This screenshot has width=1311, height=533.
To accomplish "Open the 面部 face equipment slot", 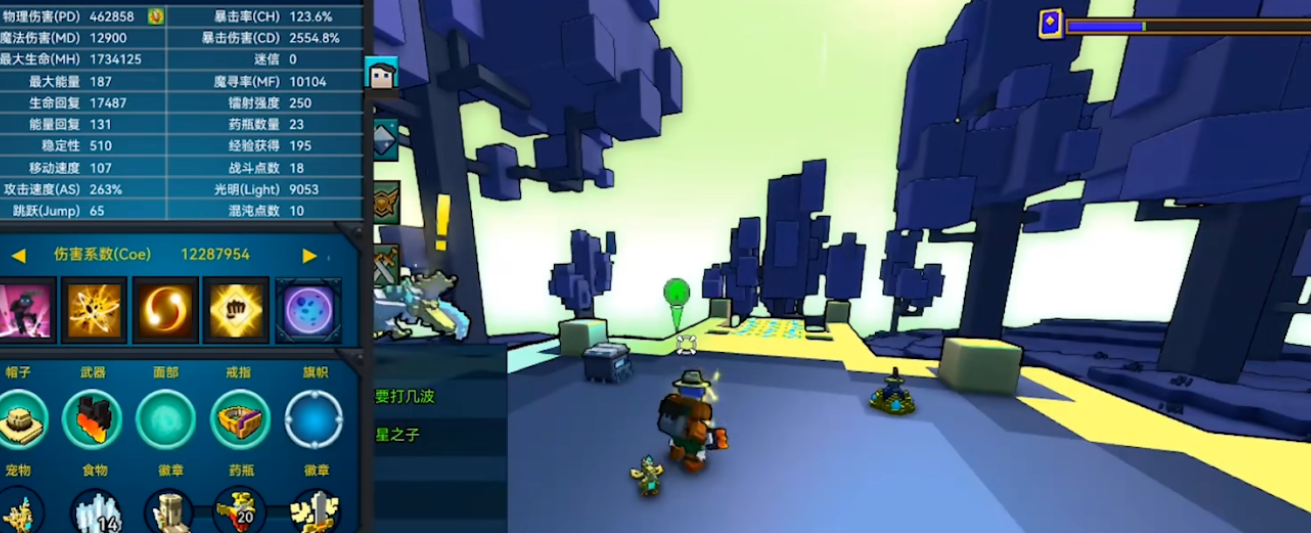I will click(165, 420).
